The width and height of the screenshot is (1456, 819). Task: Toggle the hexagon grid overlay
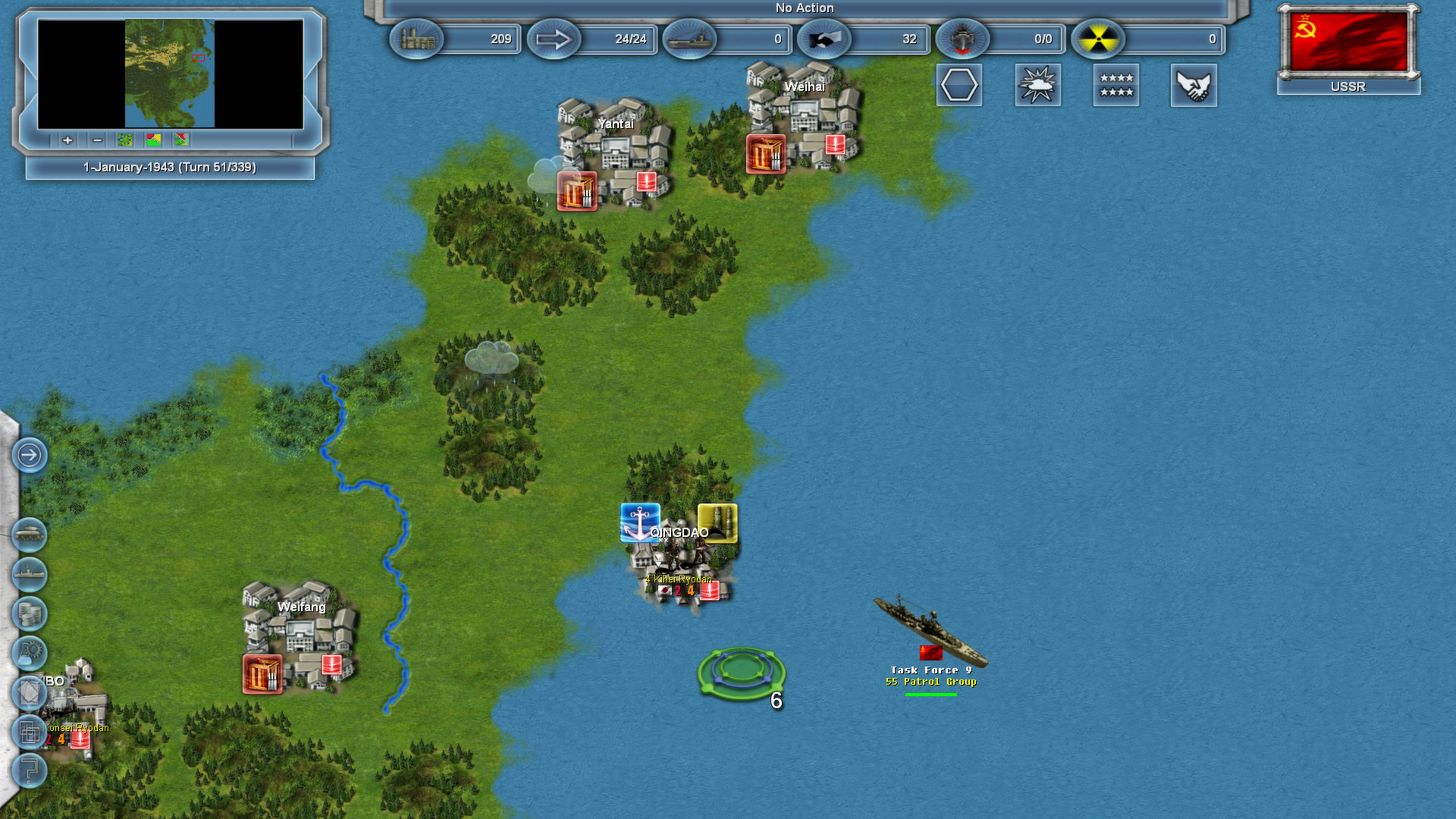959,86
